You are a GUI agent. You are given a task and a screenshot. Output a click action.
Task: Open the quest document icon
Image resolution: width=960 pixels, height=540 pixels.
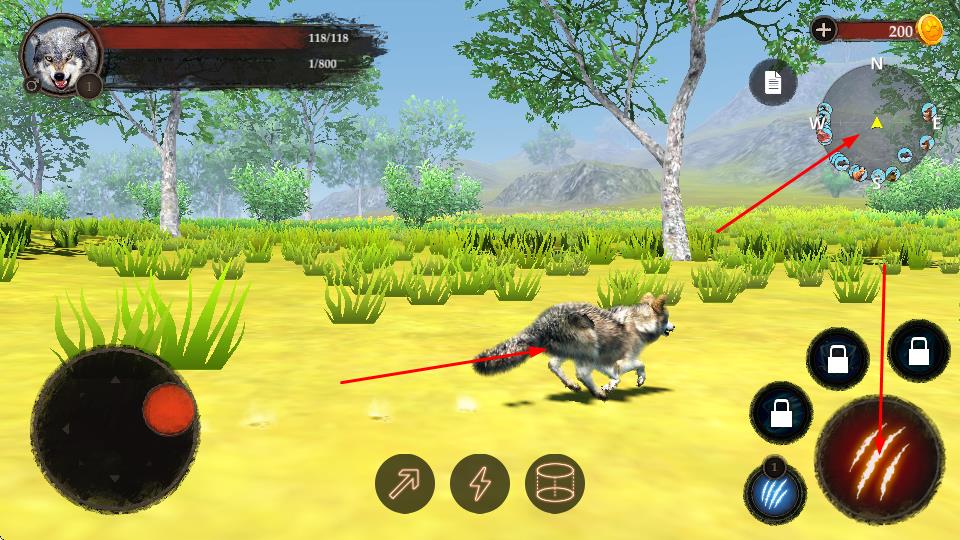[773, 82]
